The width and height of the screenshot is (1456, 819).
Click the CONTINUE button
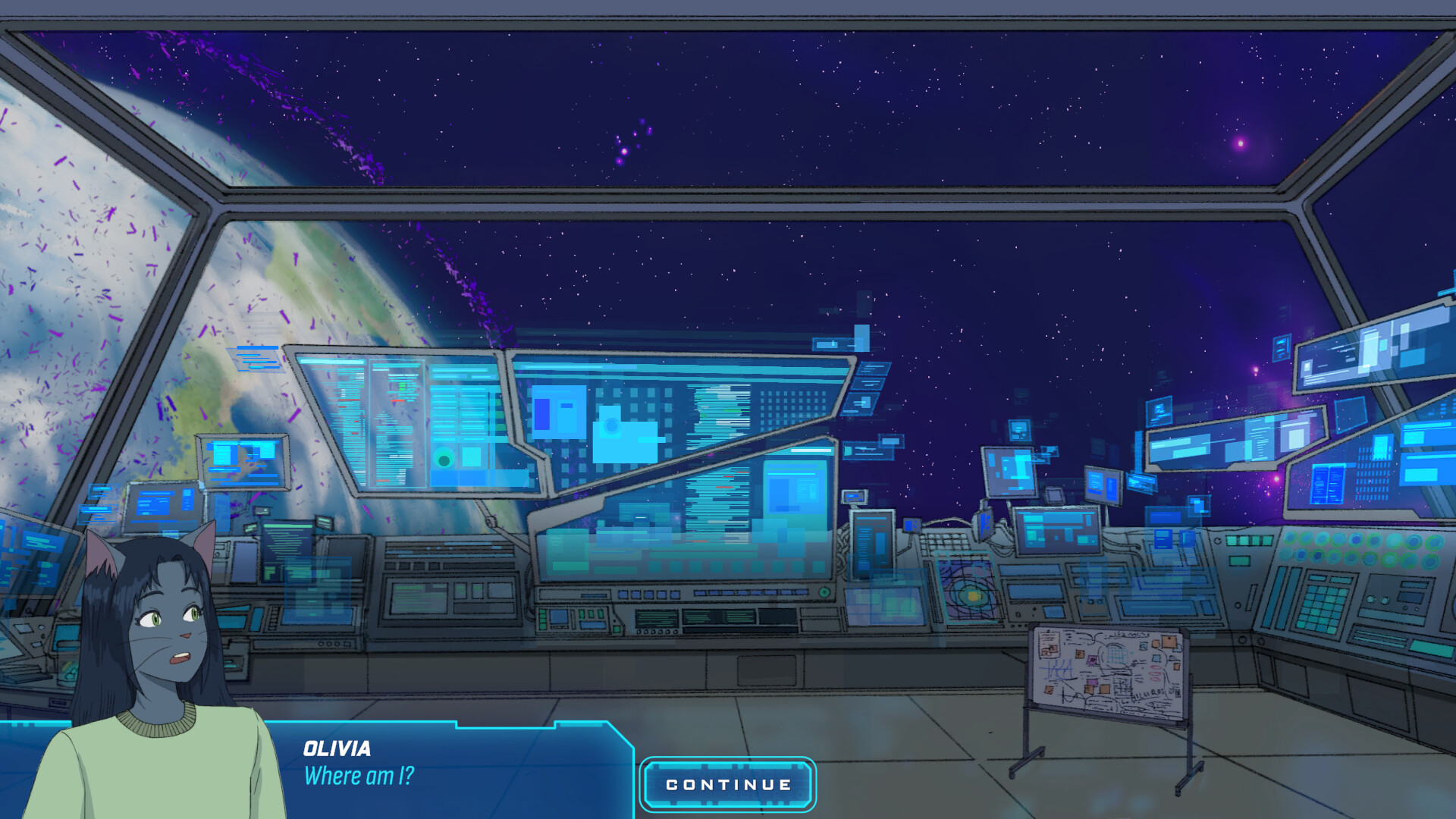coord(726,785)
